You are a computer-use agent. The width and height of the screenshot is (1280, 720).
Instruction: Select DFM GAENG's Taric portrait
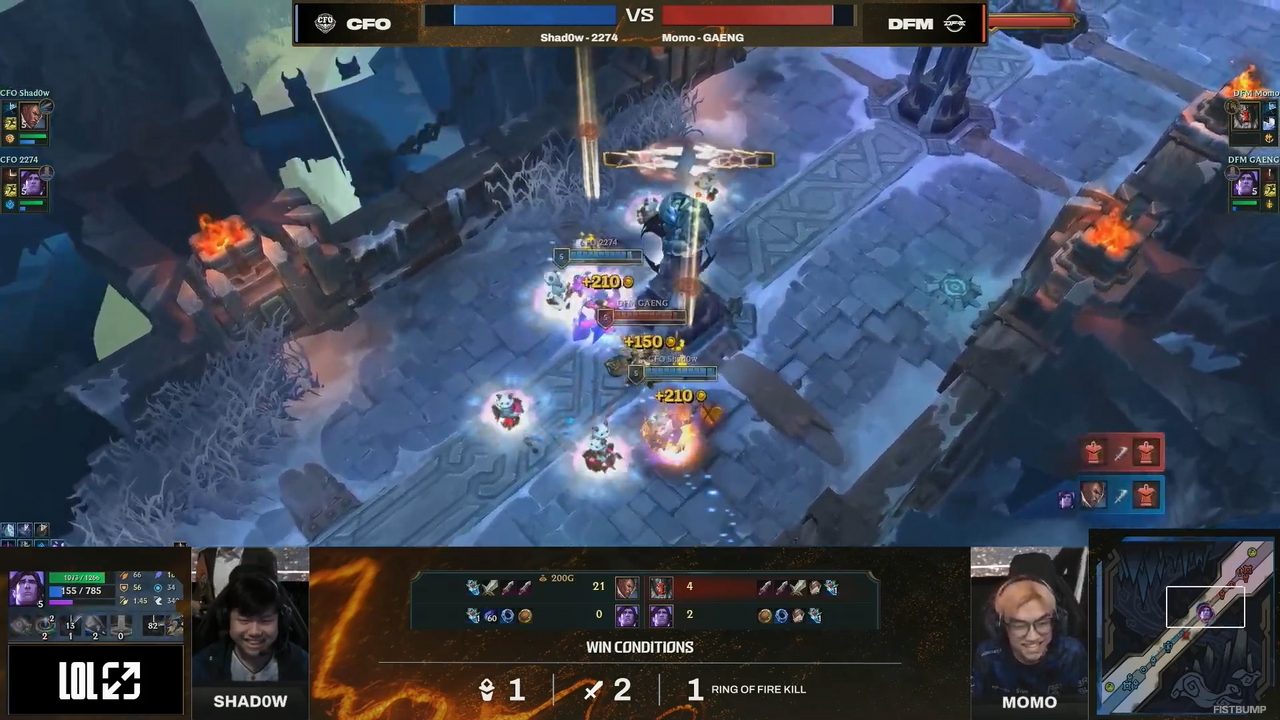tap(1245, 184)
